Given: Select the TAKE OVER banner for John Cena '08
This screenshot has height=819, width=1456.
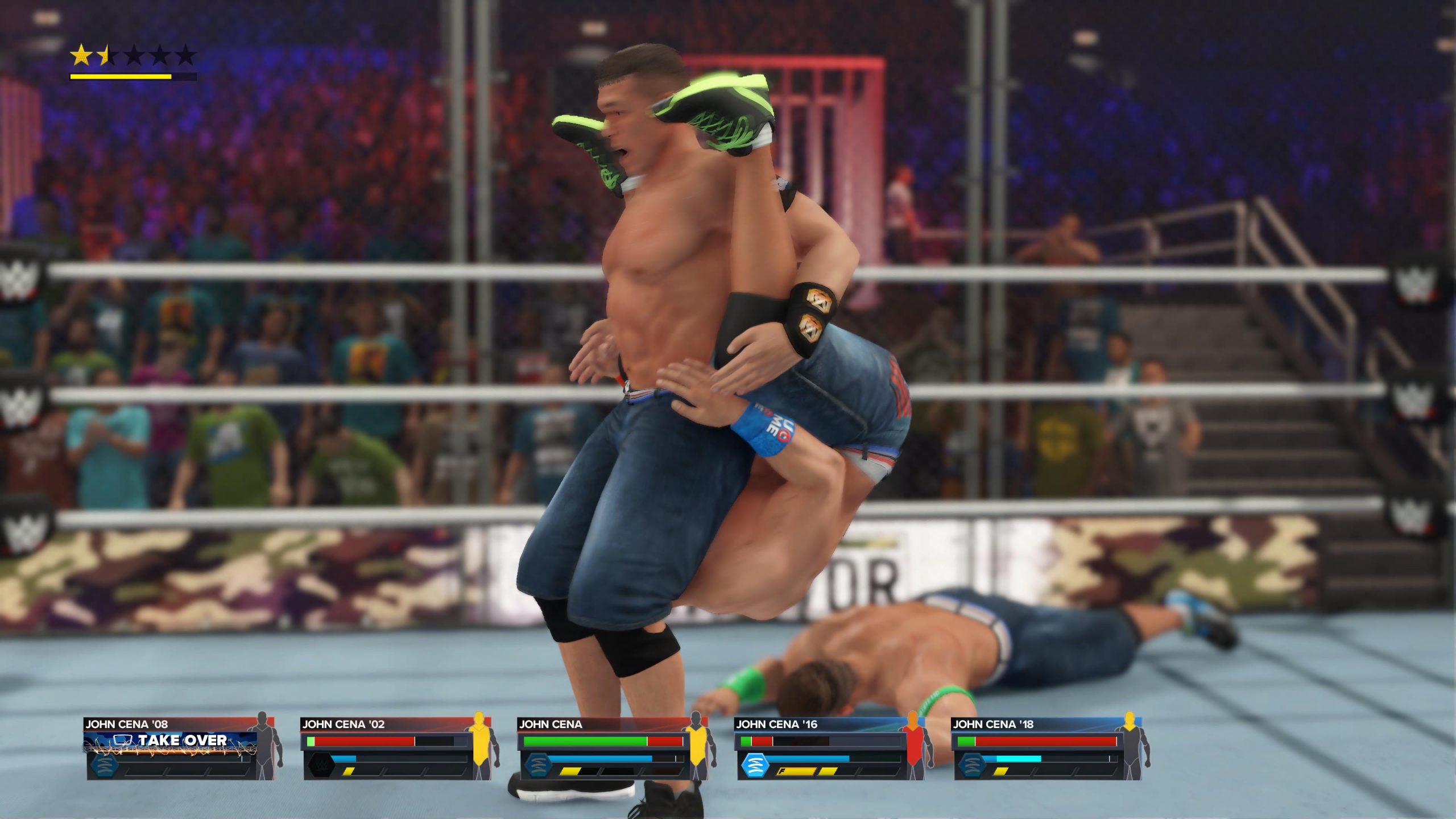Looking at the screenshot, I should coord(171,741).
